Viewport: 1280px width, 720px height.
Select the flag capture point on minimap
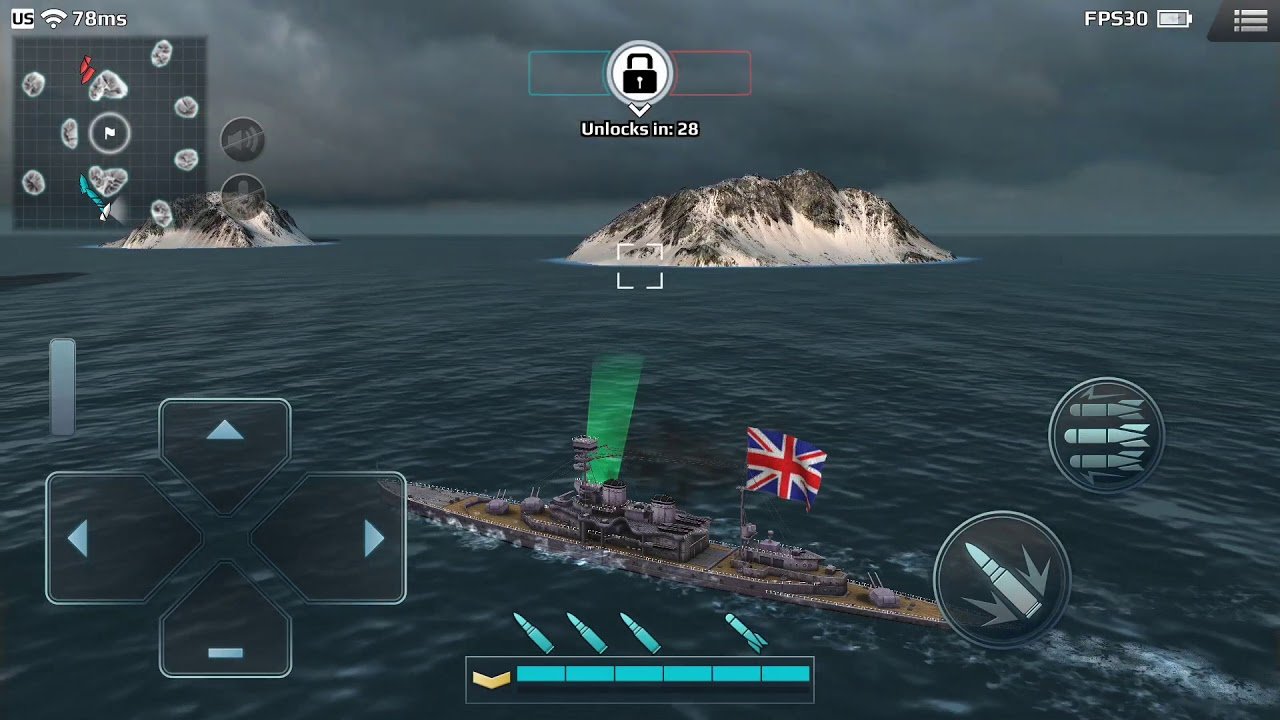pos(109,133)
